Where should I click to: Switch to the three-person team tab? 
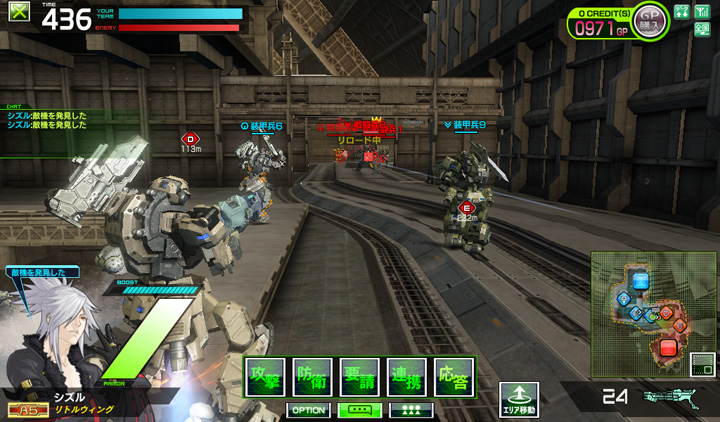pos(411,410)
